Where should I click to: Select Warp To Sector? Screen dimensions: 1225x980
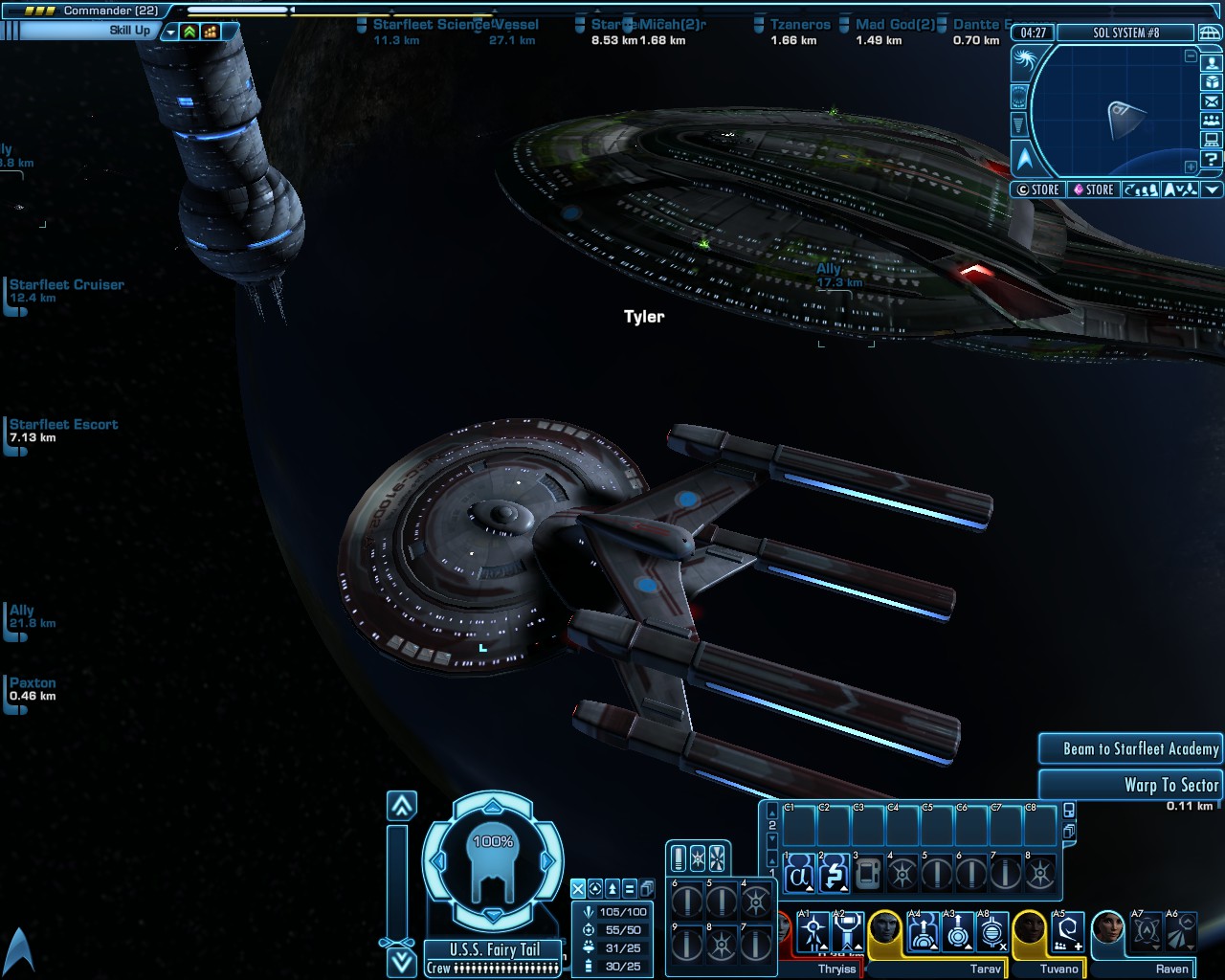1131,785
